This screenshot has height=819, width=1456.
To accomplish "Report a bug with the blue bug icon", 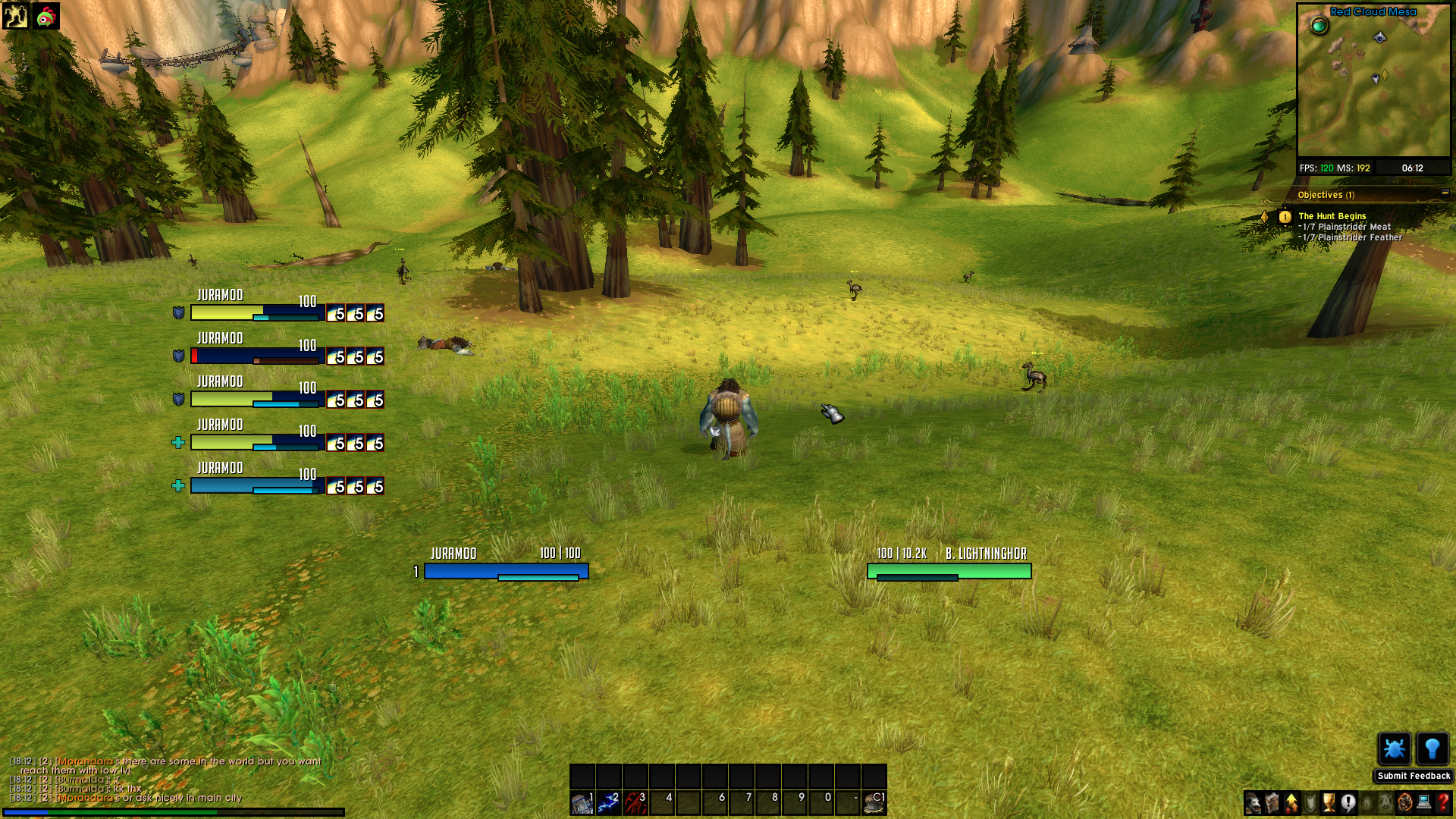I will [x=1394, y=749].
